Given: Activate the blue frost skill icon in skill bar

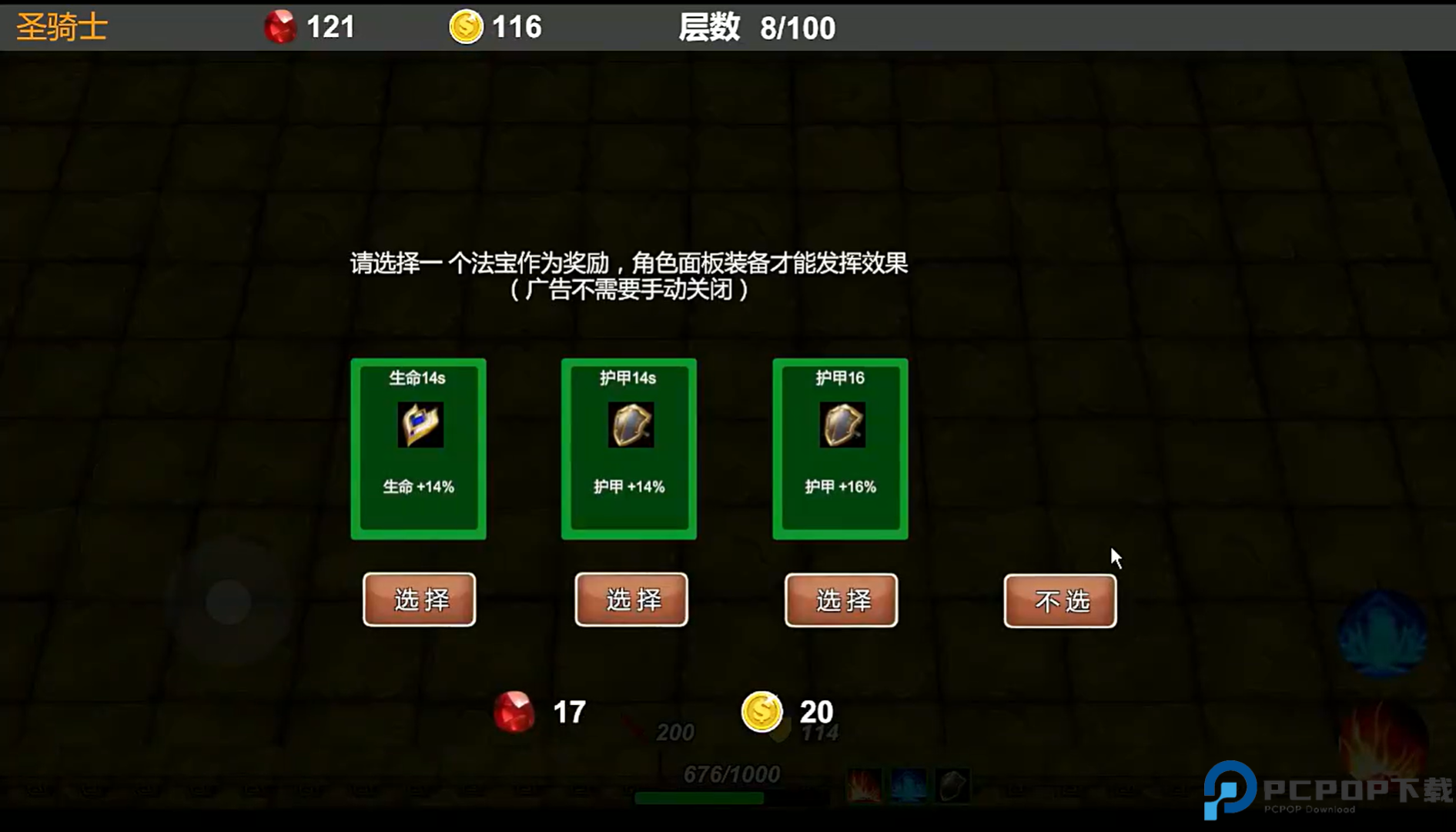Looking at the screenshot, I should [907, 787].
